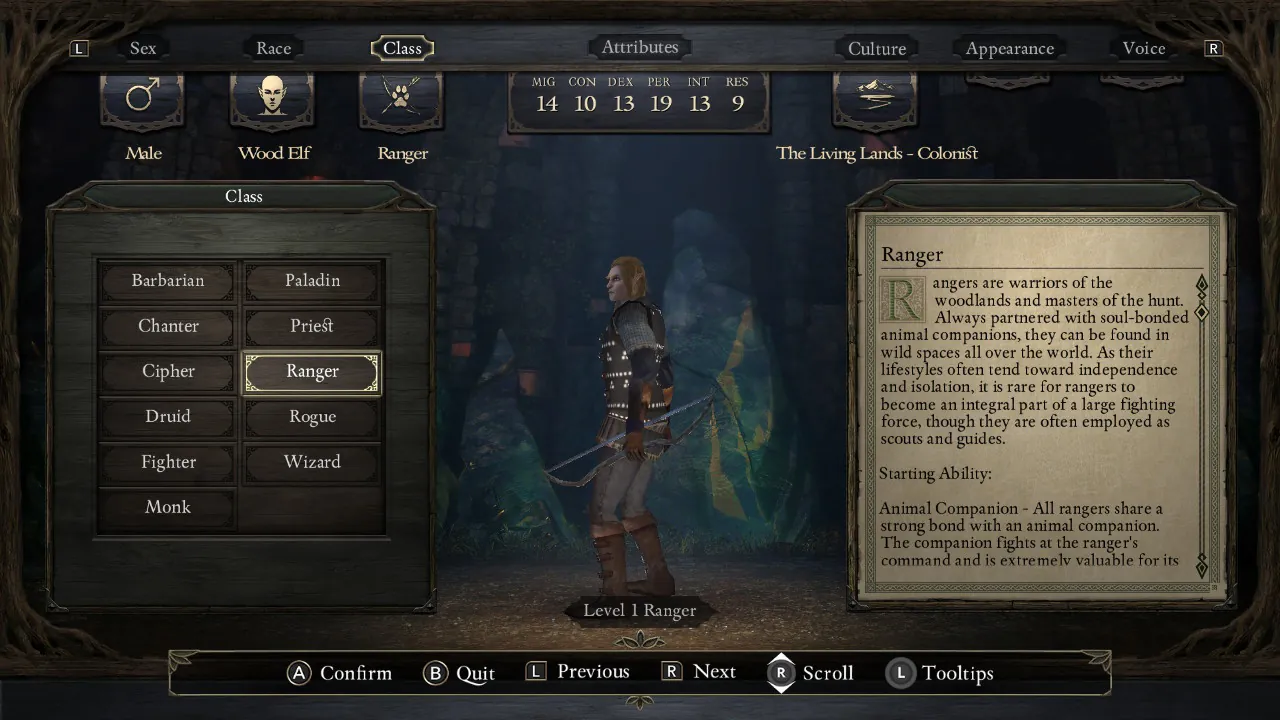Select the Druid class

point(166,416)
